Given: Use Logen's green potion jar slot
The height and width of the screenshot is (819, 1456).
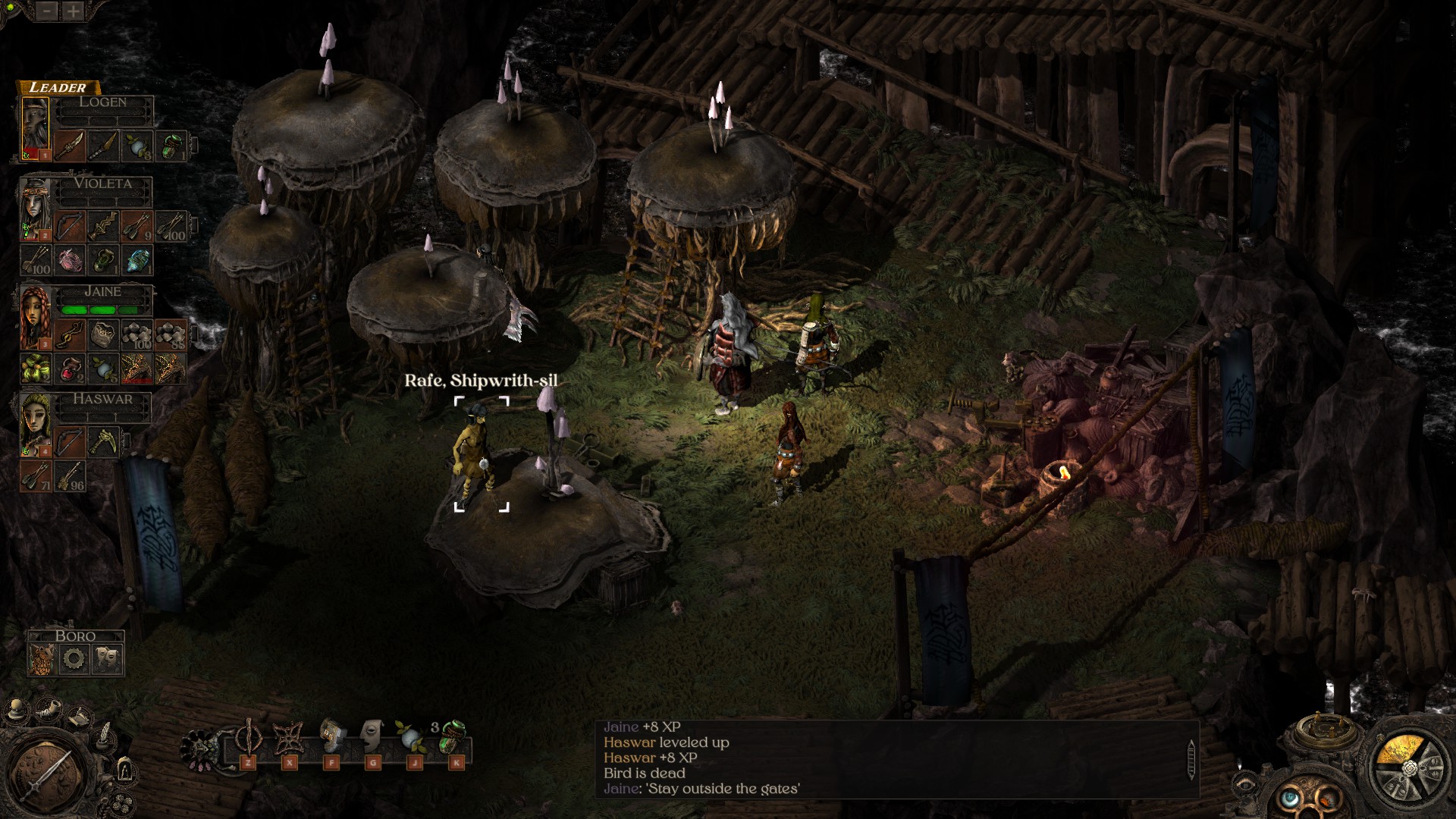Looking at the screenshot, I should (171, 146).
